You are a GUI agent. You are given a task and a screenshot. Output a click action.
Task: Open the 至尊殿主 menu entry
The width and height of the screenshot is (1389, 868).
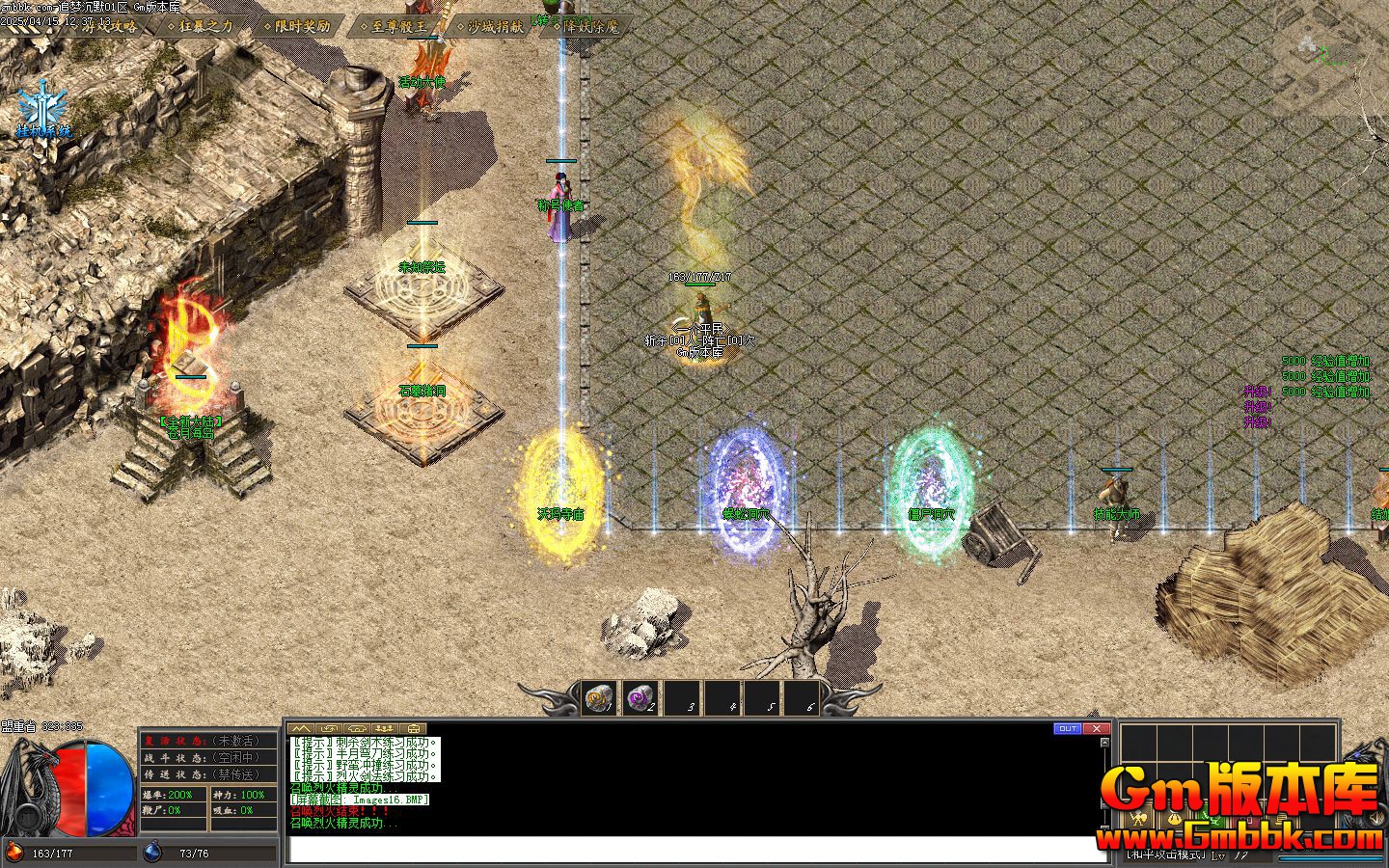click(397, 26)
